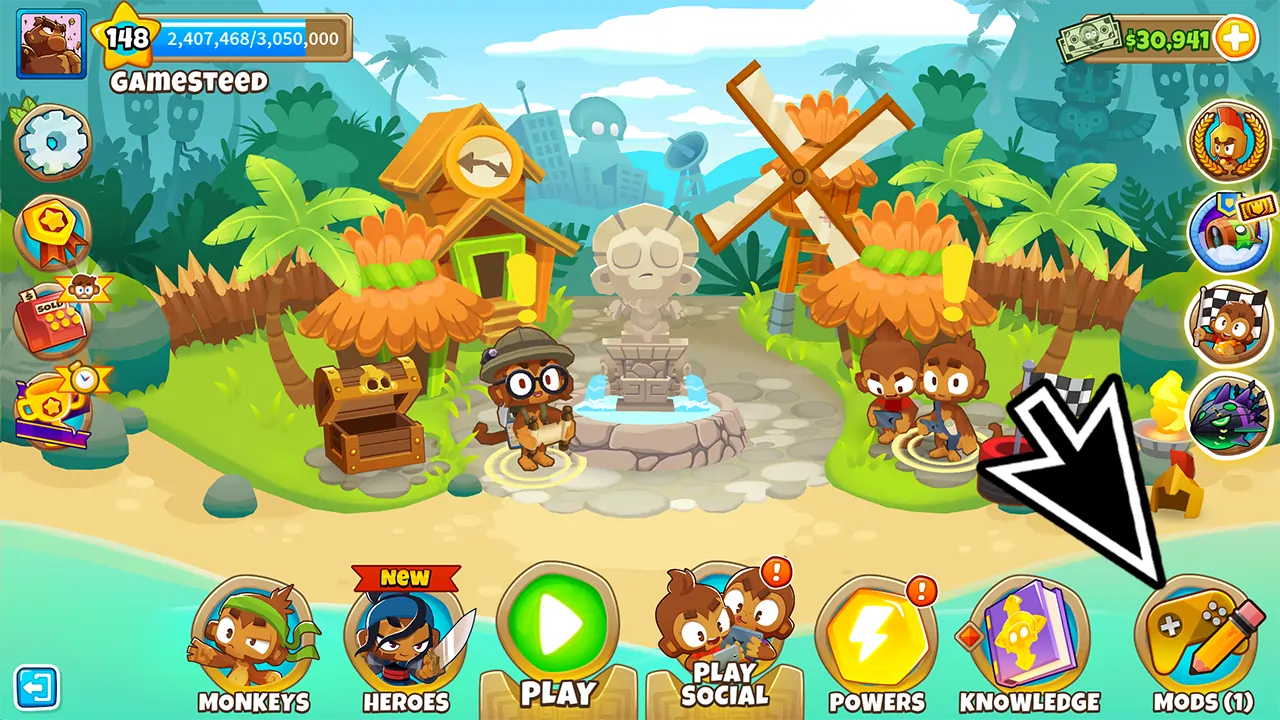Open the Boss Bloon event icon
This screenshot has width=1280, height=720.
coord(1228,412)
